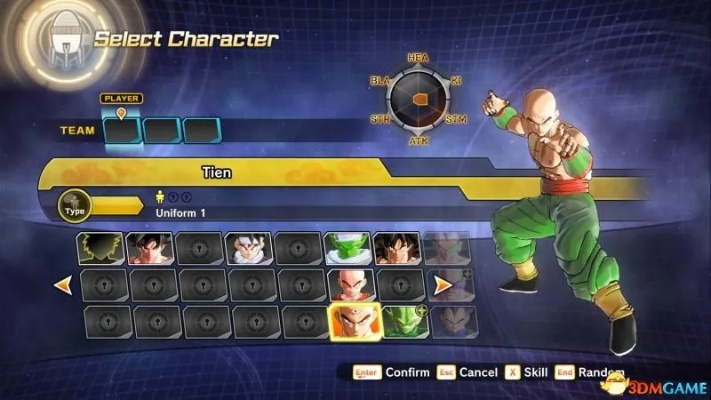Show next roster page with right arrow

pos(442,285)
